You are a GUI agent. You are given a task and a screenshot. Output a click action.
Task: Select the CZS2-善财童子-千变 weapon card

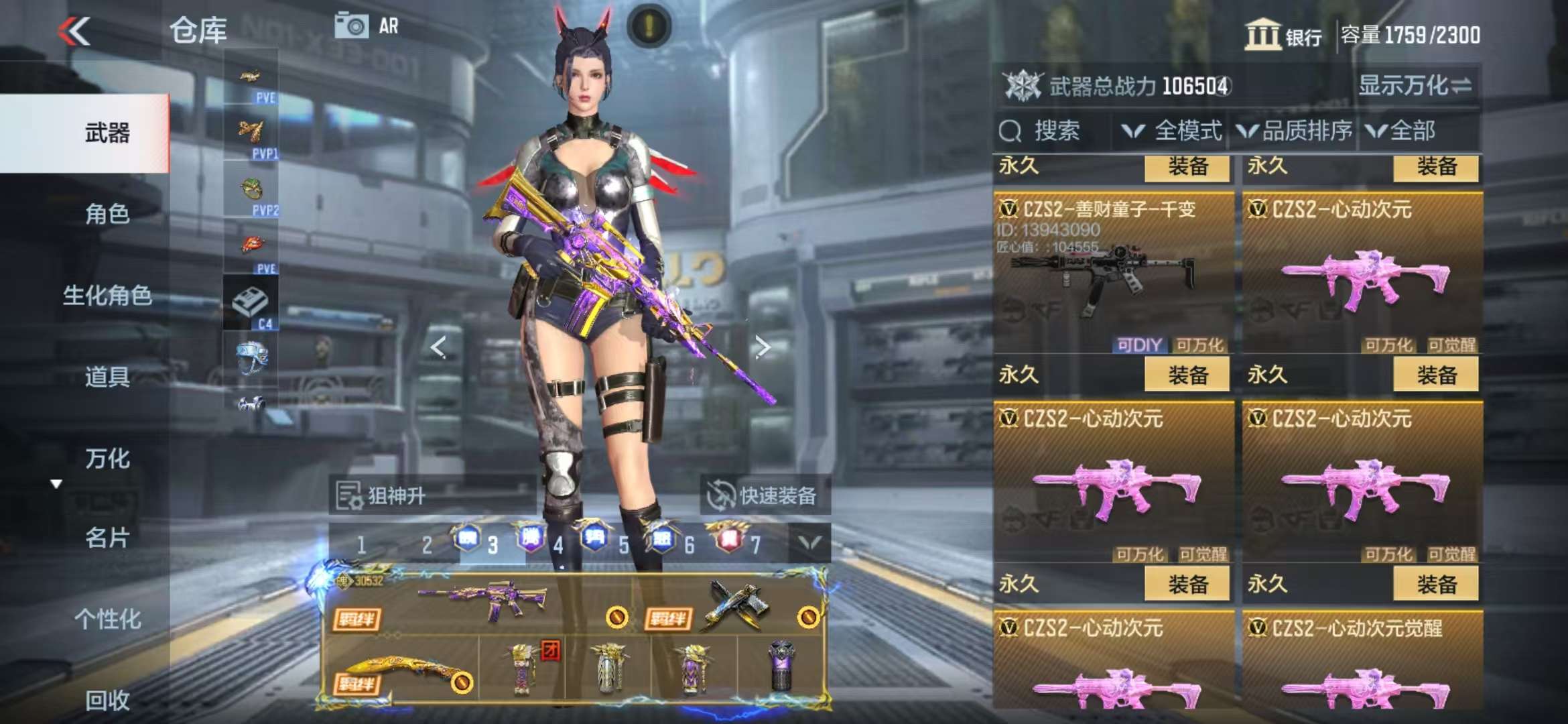point(1113,274)
